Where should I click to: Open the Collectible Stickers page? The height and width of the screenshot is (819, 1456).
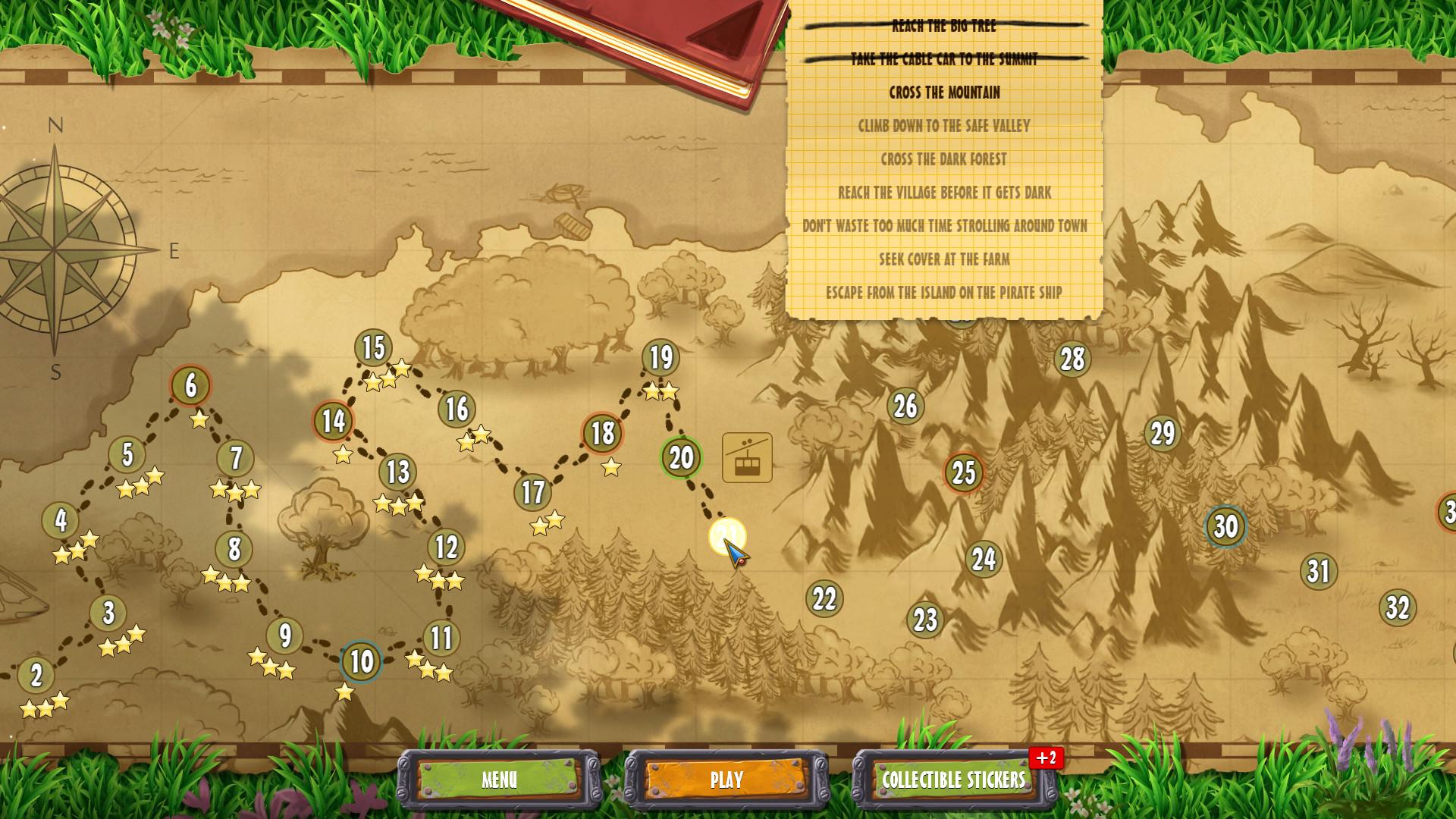(953, 780)
